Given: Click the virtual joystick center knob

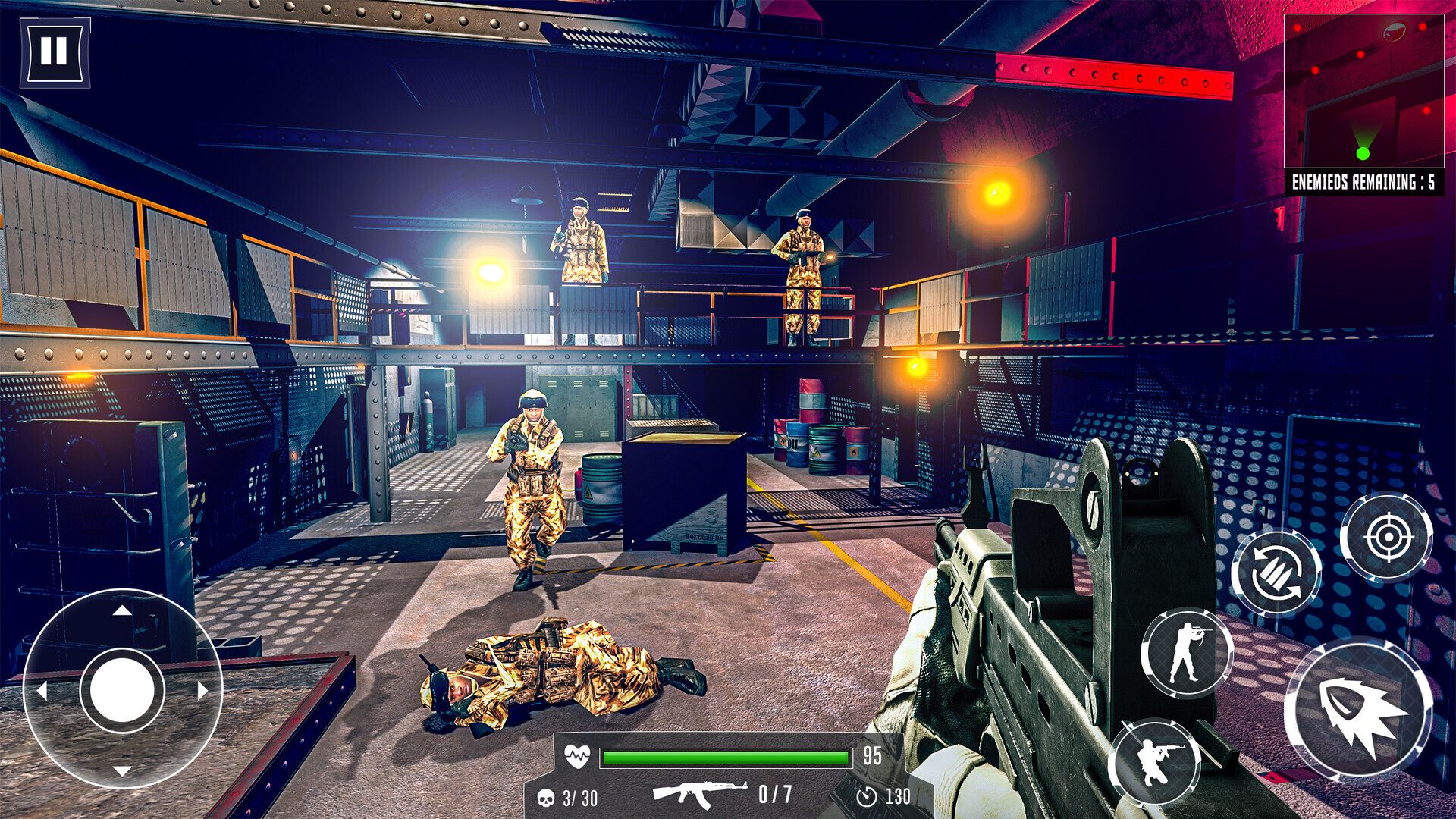Looking at the screenshot, I should (x=122, y=690).
